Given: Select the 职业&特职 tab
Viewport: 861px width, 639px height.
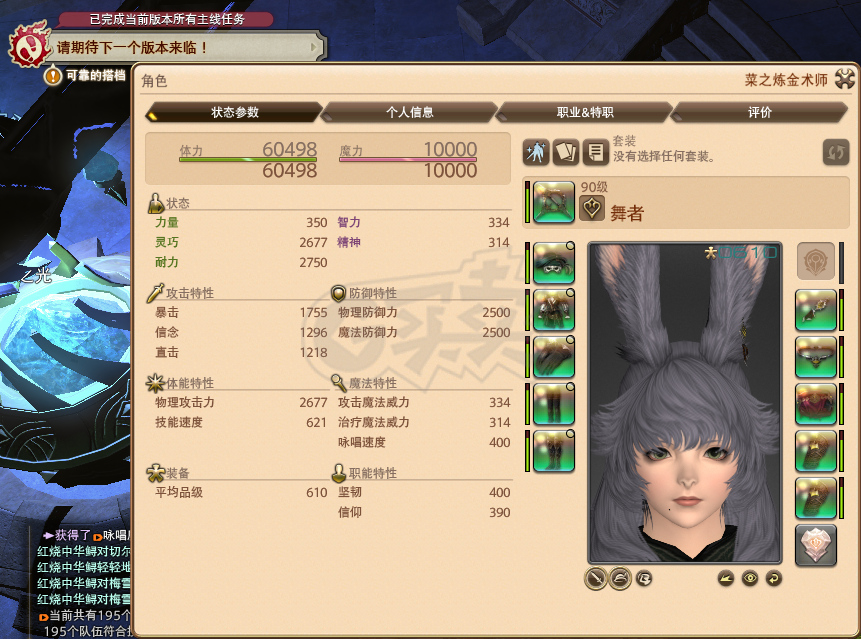Looking at the screenshot, I should coord(585,112).
